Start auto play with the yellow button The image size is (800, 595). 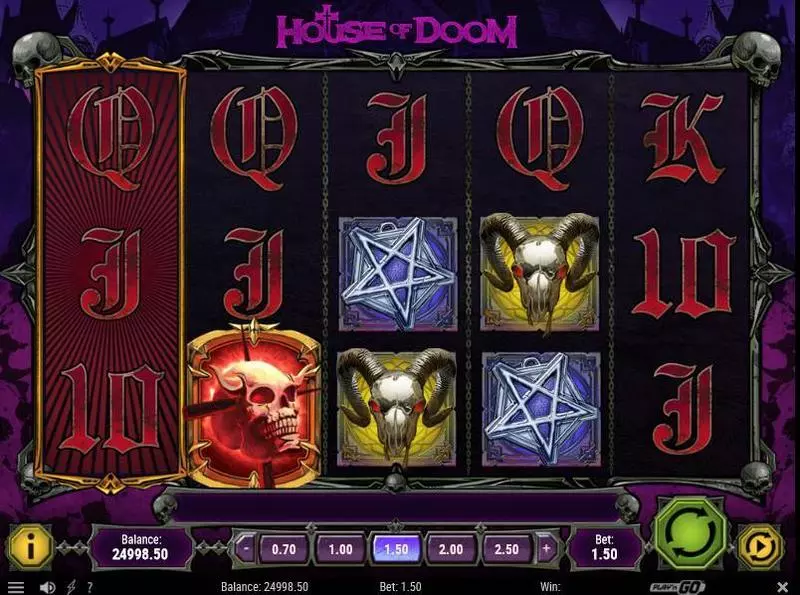pos(759,547)
